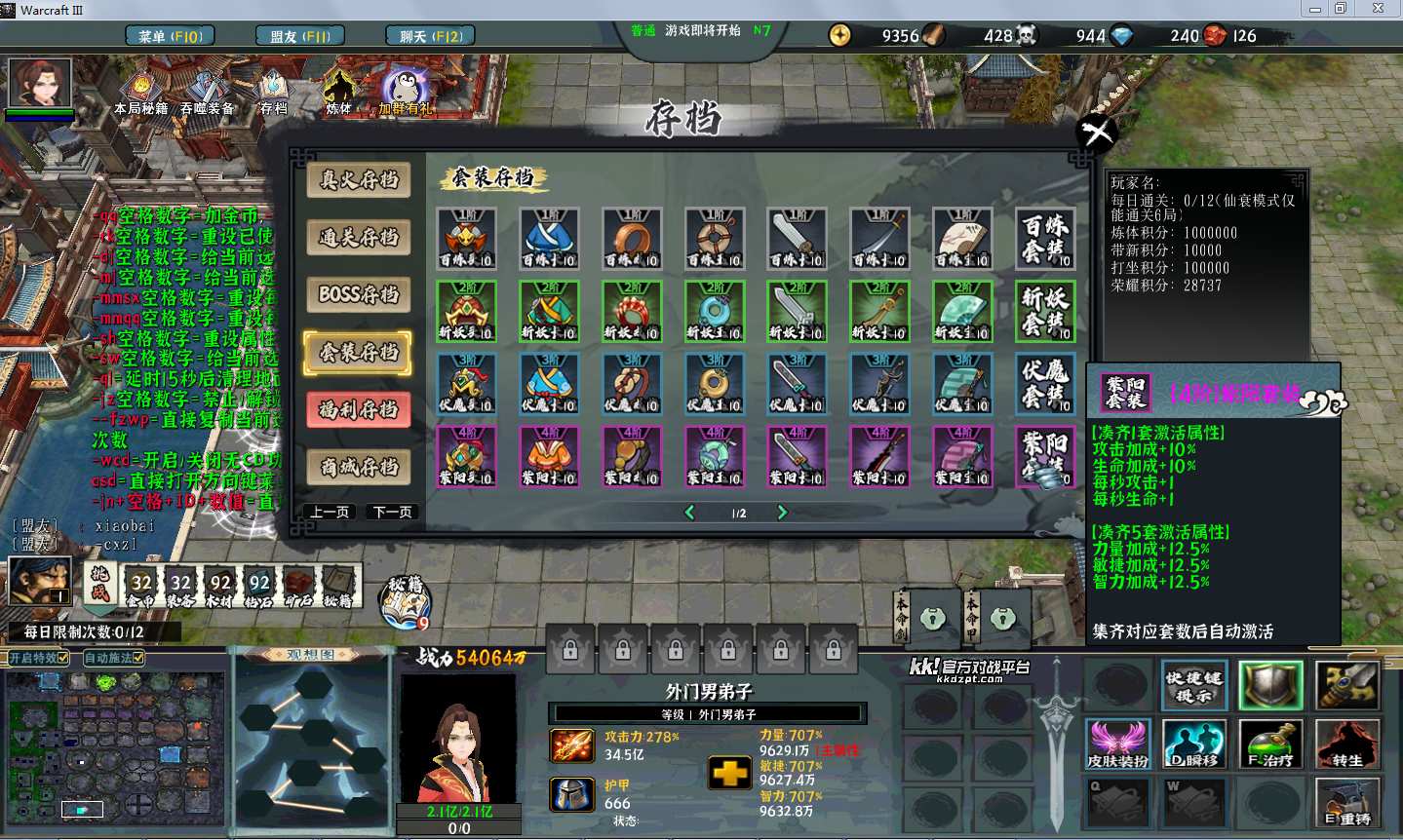Image resolution: width=1403 pixels, height=840 pixels.
Task: Open the 商城存档 tab
Action: 359,467
